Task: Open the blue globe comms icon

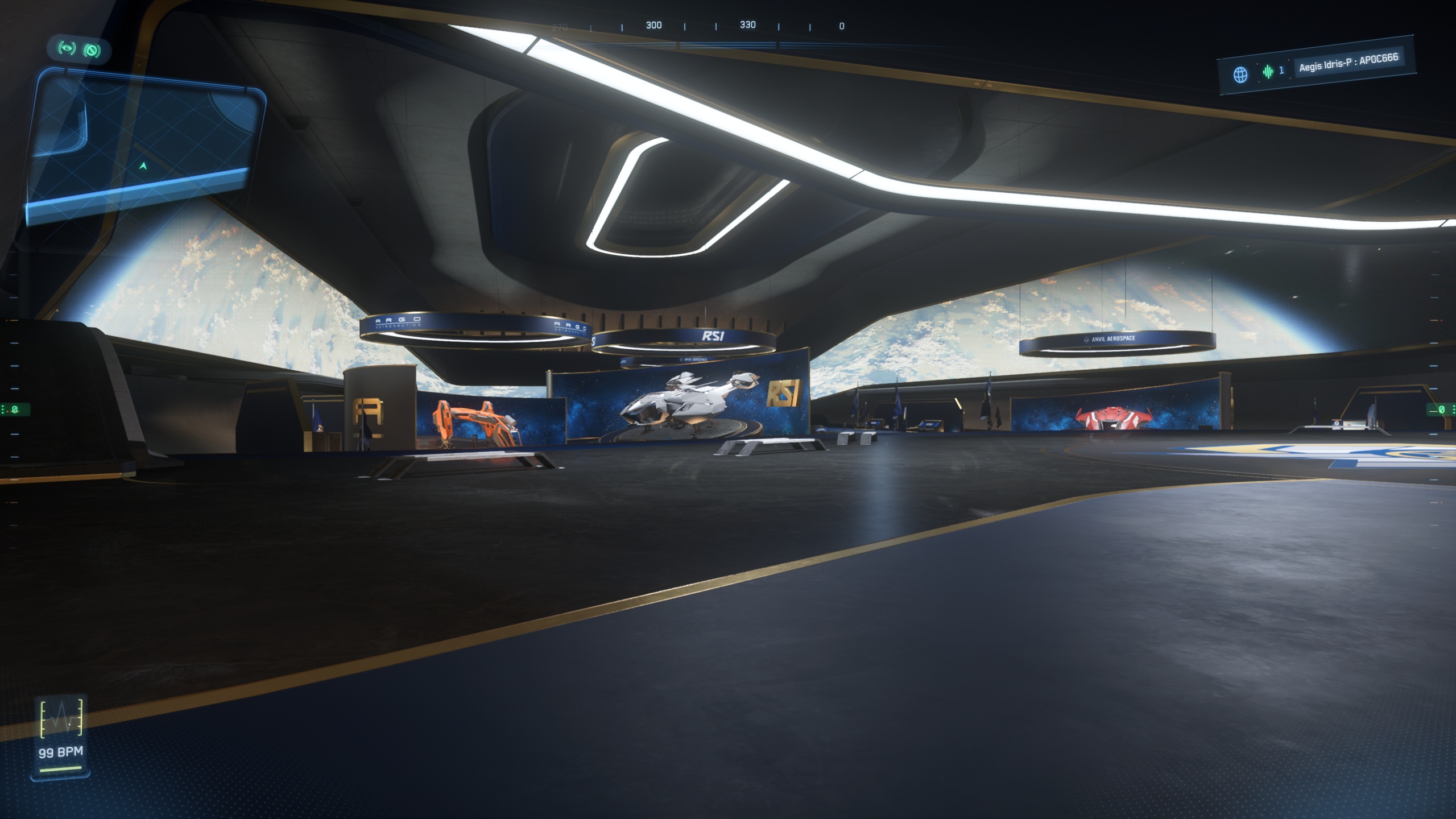Action: pyautogui.click(x=1240, y=75)
